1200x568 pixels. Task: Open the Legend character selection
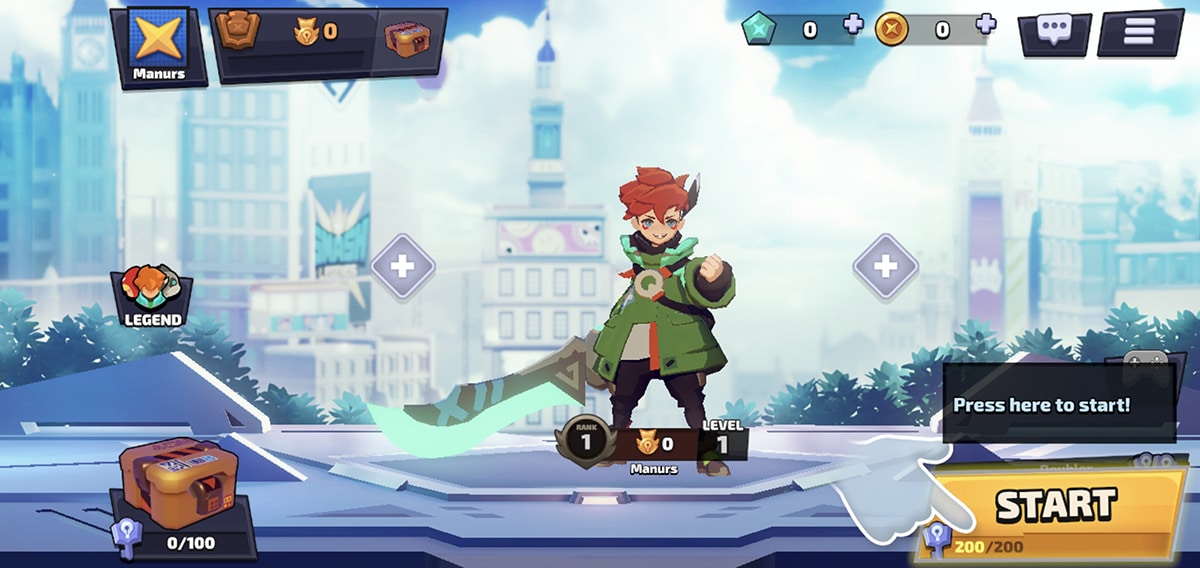point(152,297)
